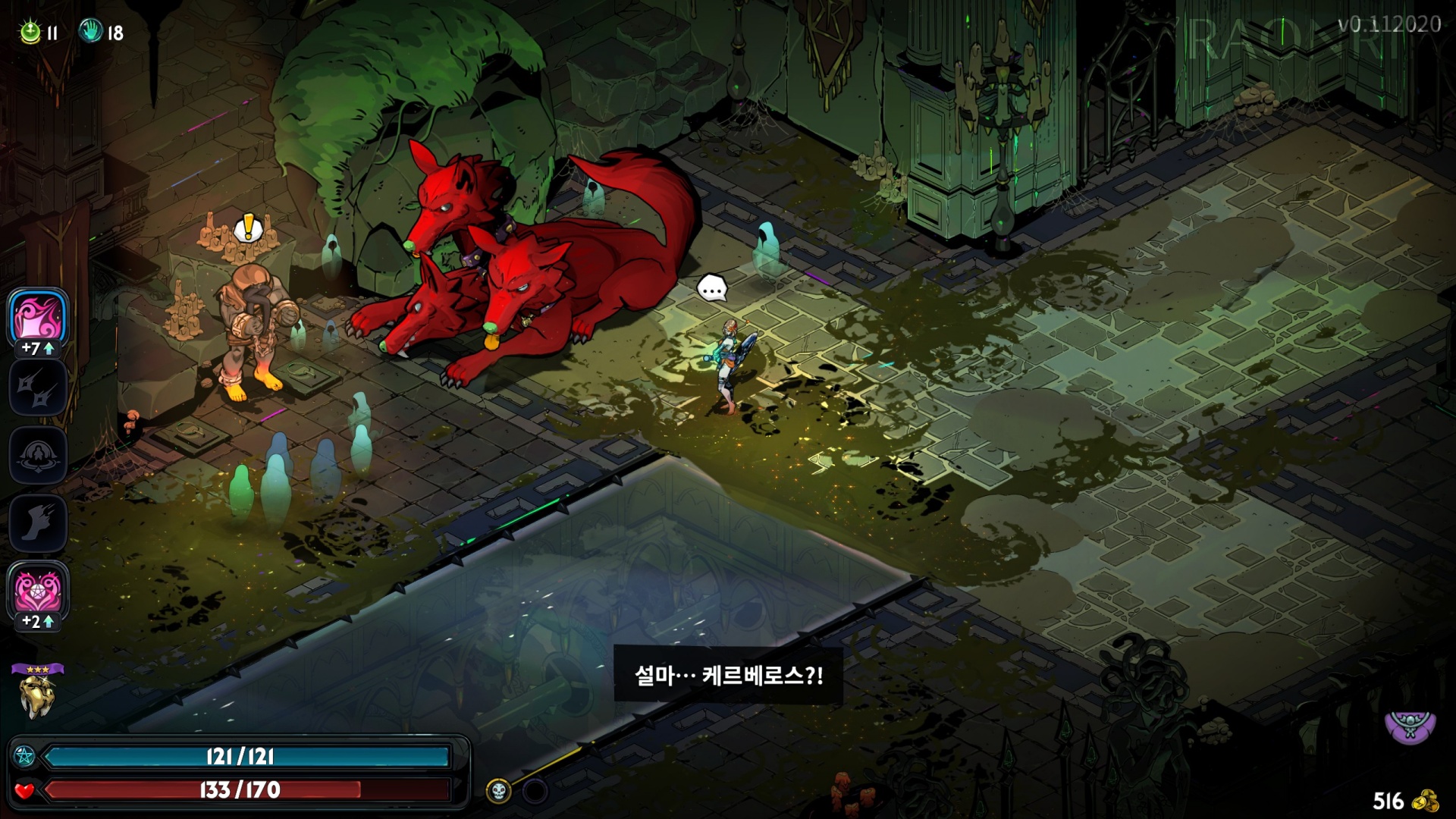Select the empty Sprint foot slot
Screen dimensions: 1456x819
point(38,523)
